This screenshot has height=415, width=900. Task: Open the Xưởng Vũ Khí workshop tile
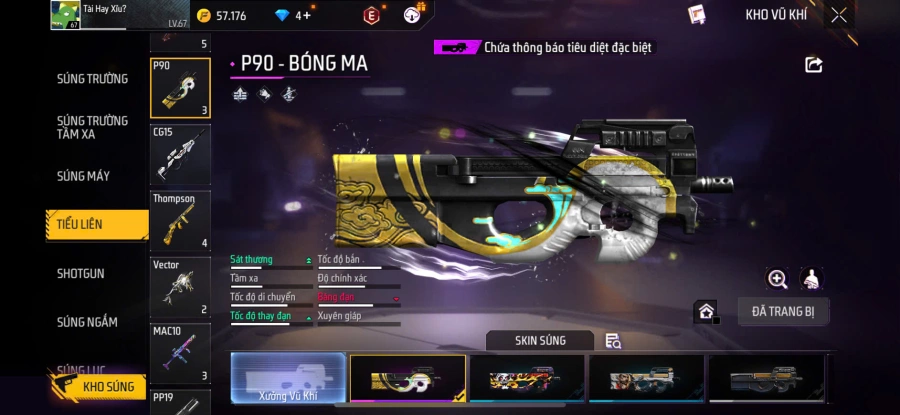tap(287, 379)
